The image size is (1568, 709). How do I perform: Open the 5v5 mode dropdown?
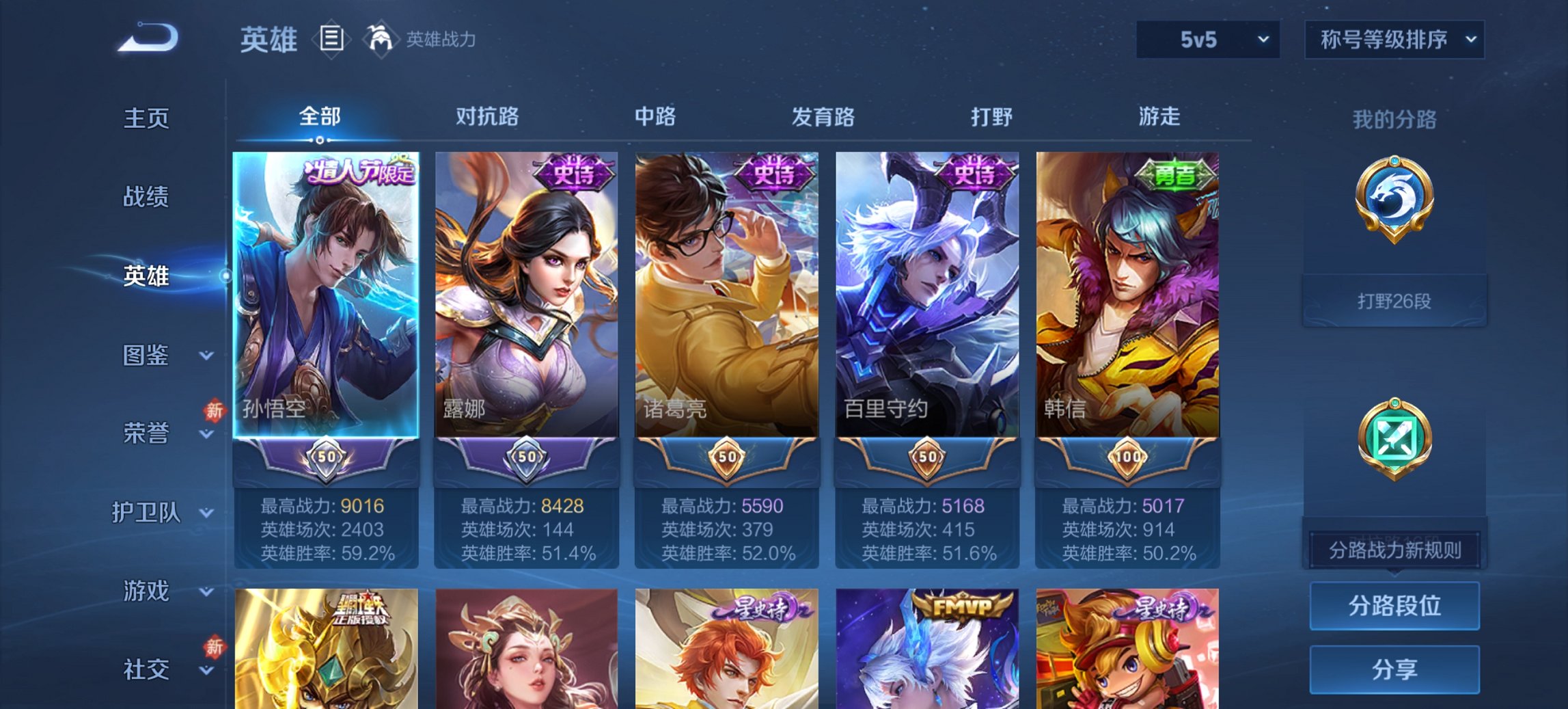click(1207, 40)
